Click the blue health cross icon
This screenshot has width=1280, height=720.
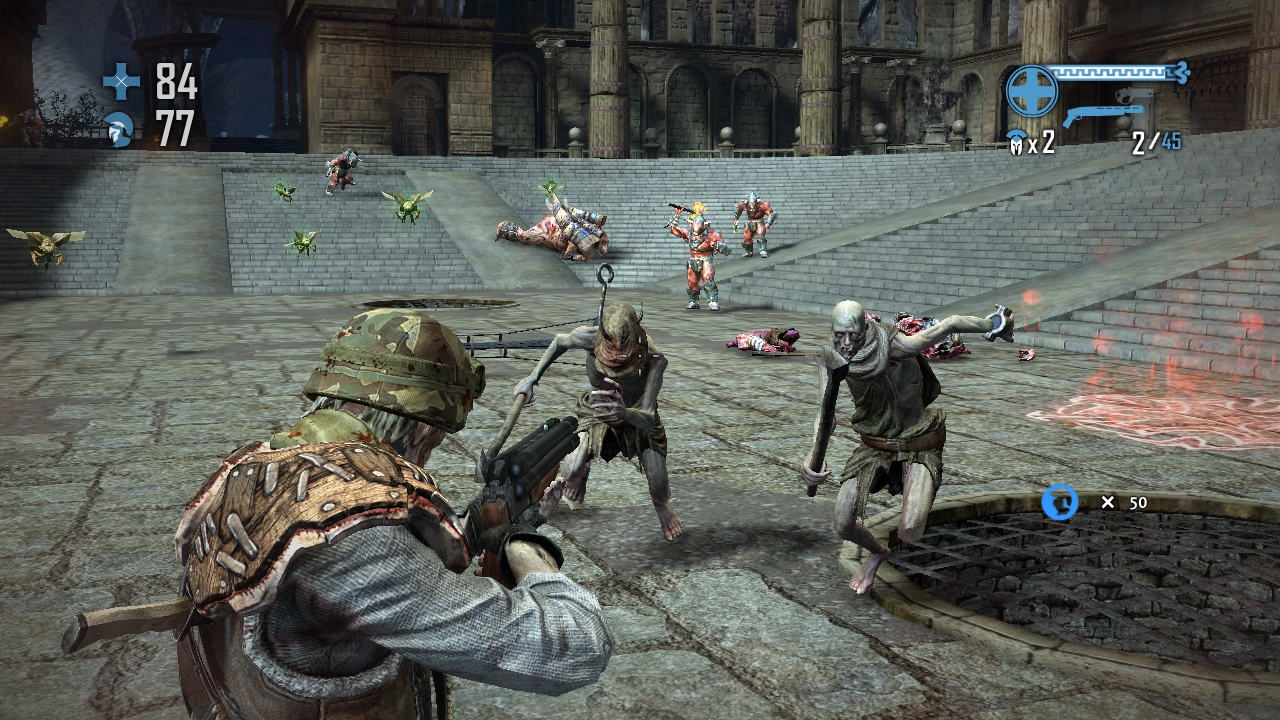coord(122,81)
